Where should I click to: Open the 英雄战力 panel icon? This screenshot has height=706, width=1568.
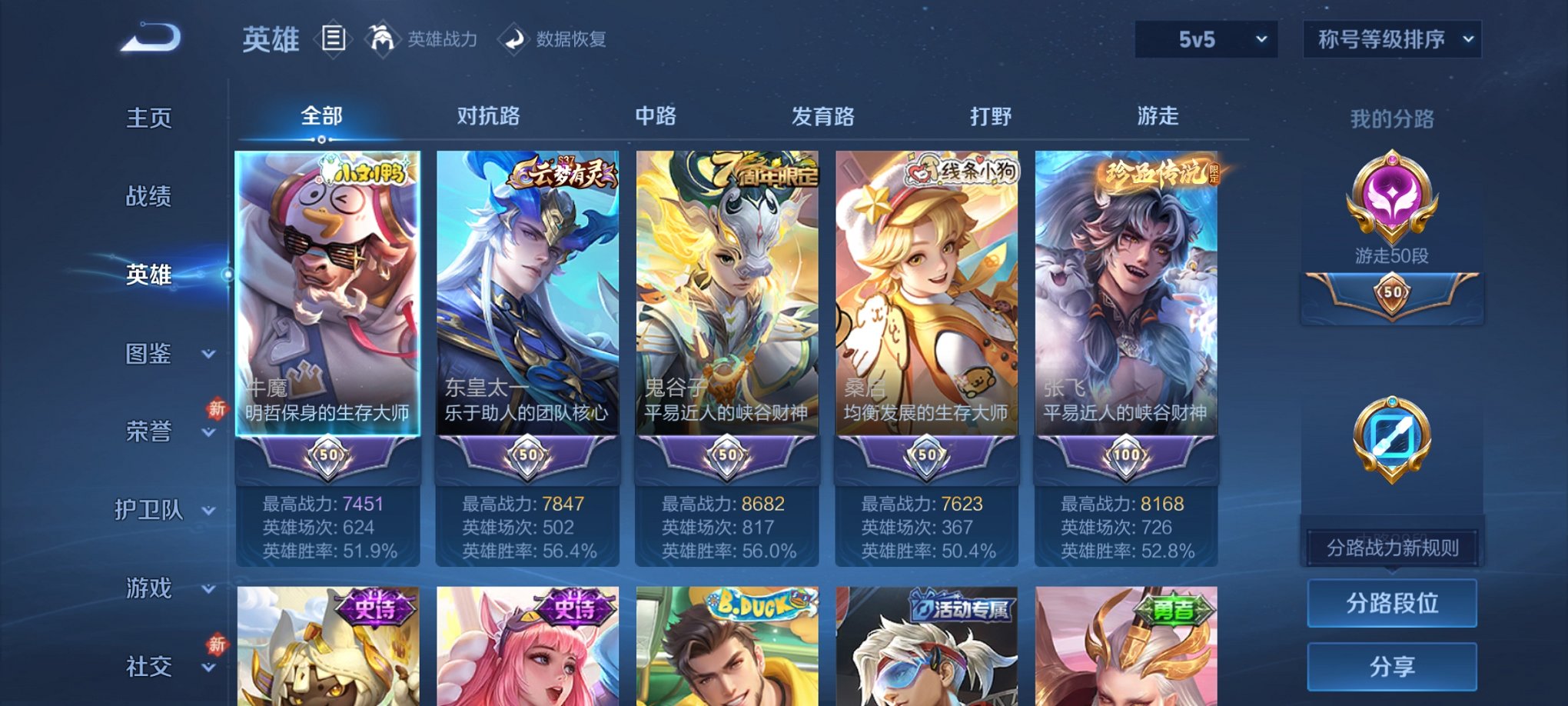click(x=381, y=38)
